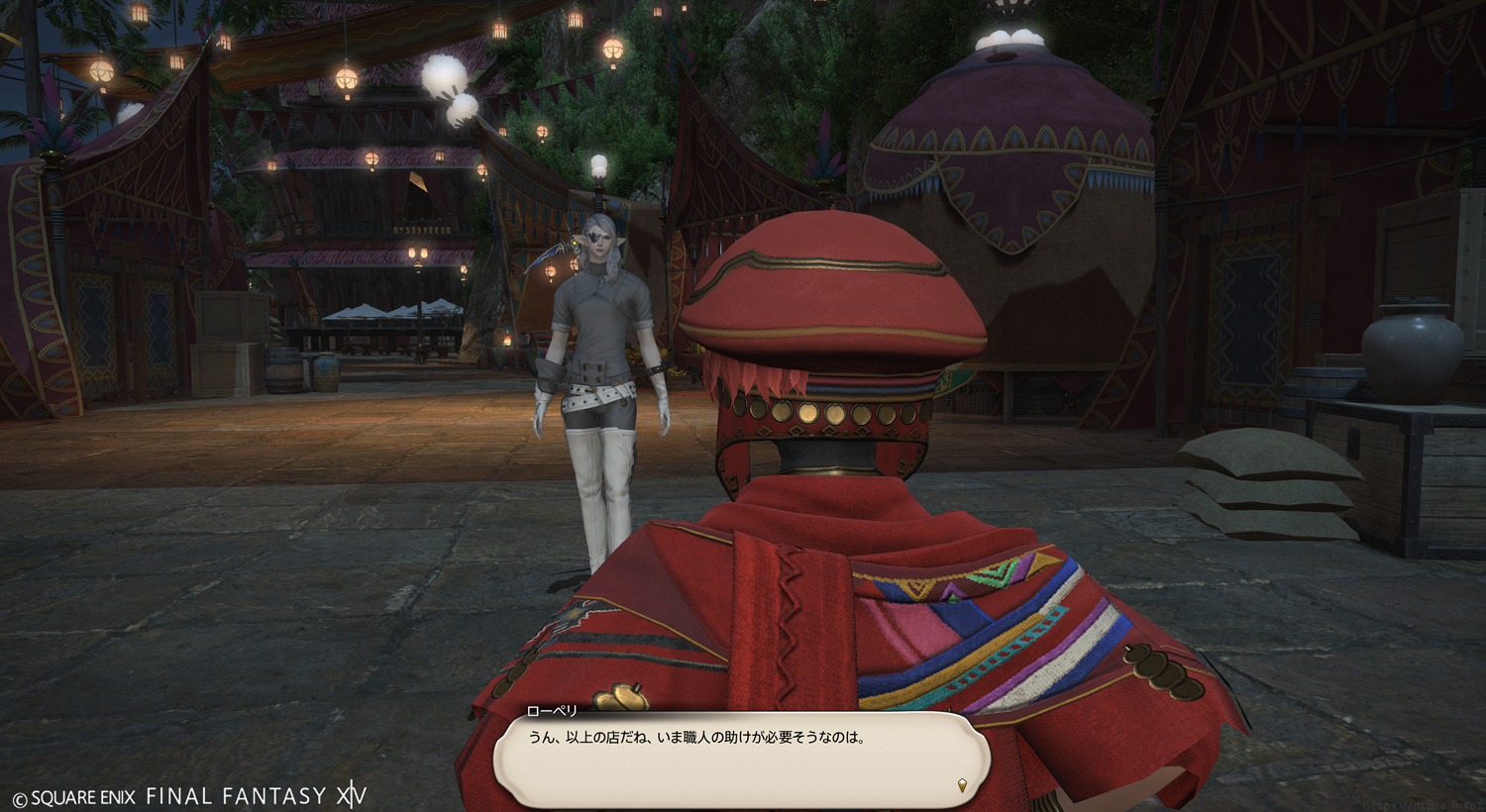1486x812 pixels.
Task: Advance the dialogue with the golden arrow
Action: [x=961, y=785]
